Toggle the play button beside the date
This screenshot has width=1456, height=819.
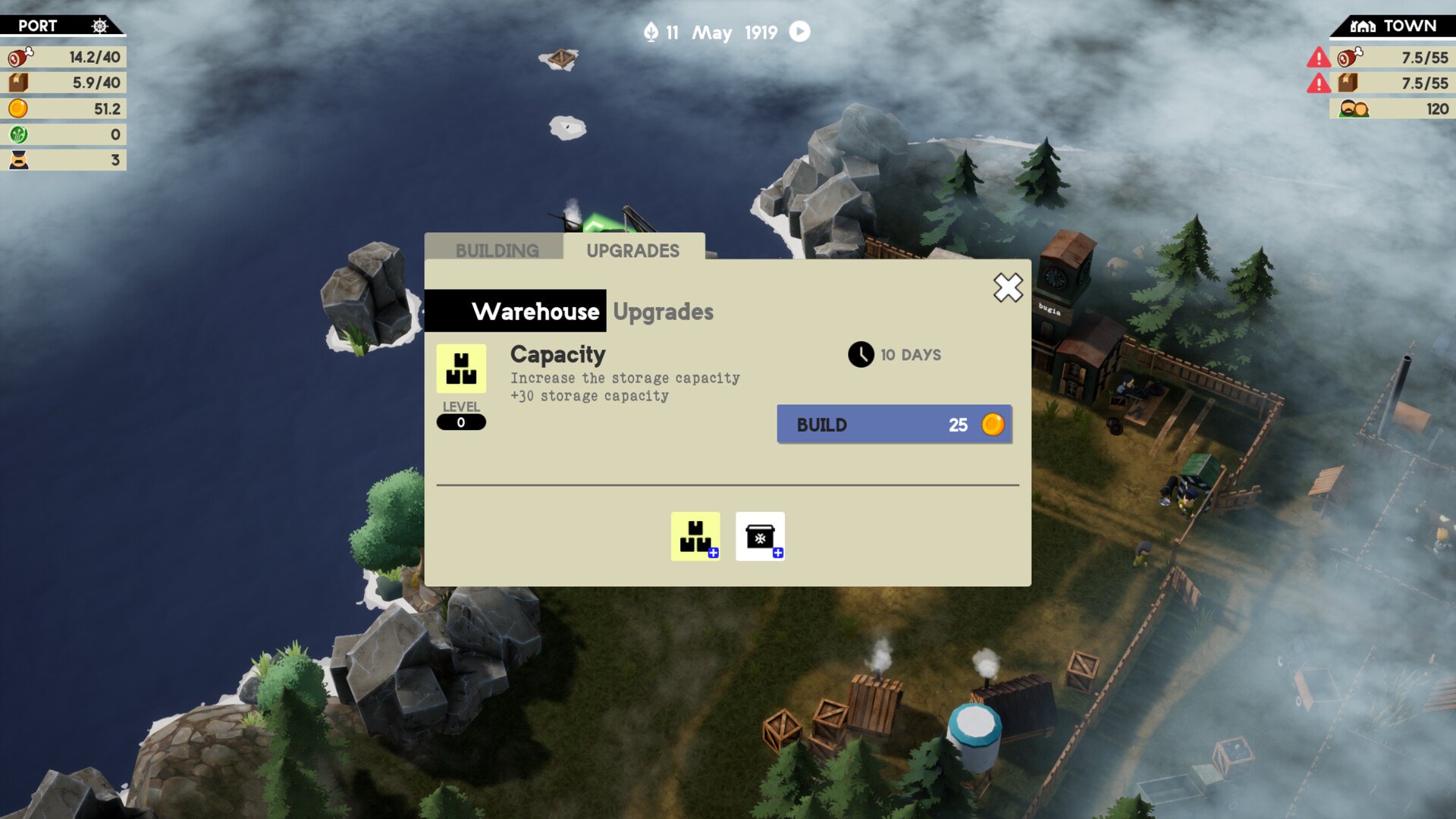coord(800,32)
